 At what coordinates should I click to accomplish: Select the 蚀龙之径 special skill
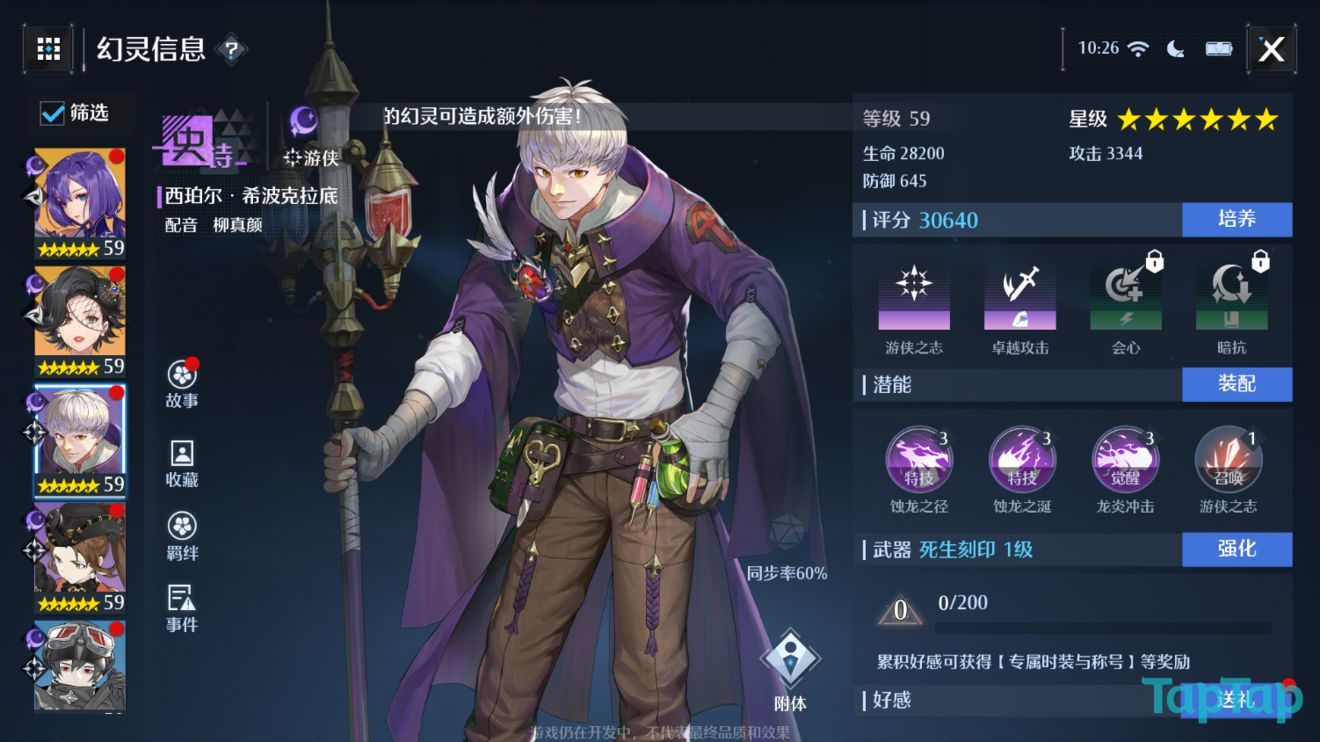click(x=921, y=459)
